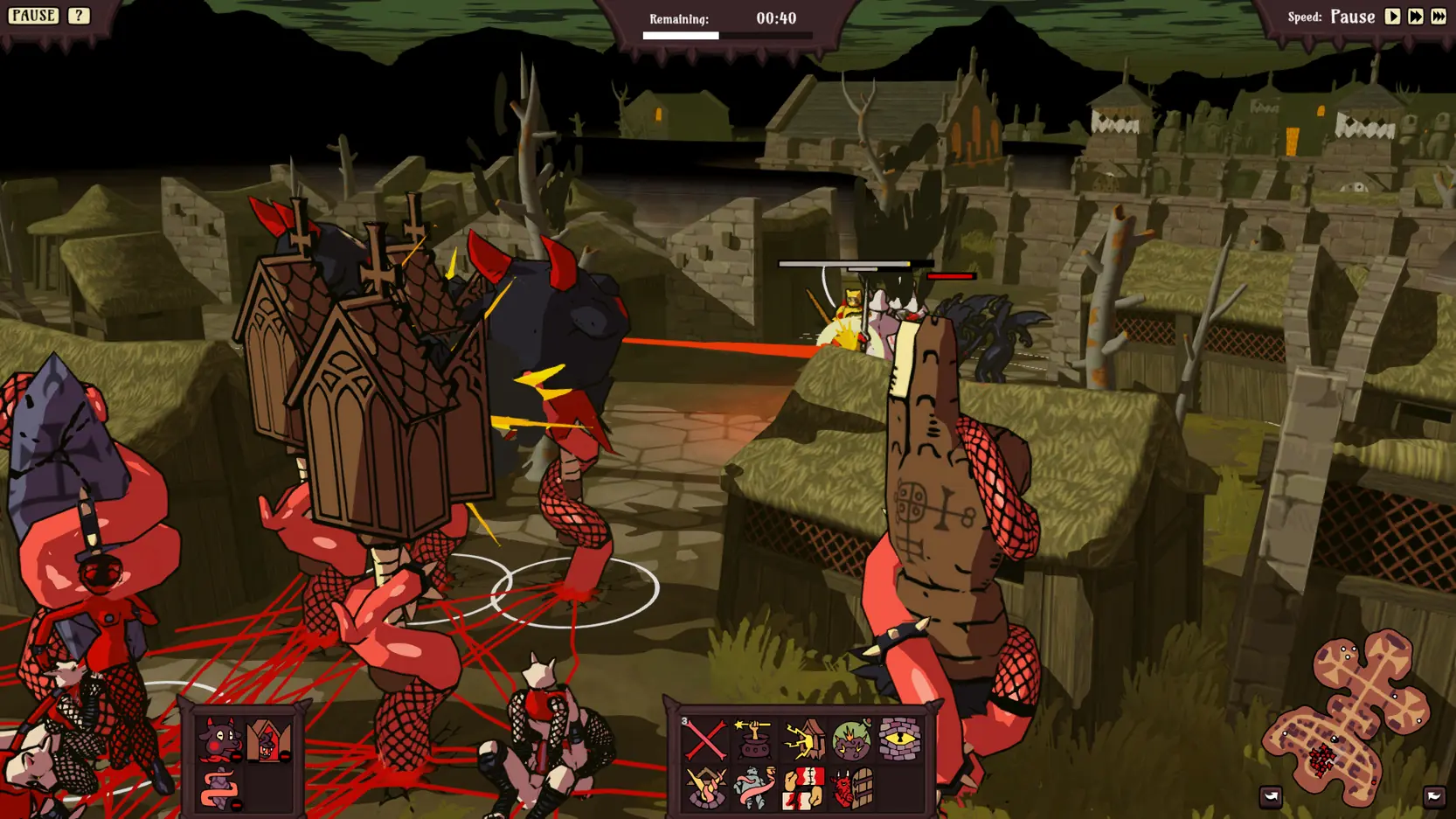Screen dimensions: 1456x819
Task: Open the question mark help button
Action: [x=79, y=16]
